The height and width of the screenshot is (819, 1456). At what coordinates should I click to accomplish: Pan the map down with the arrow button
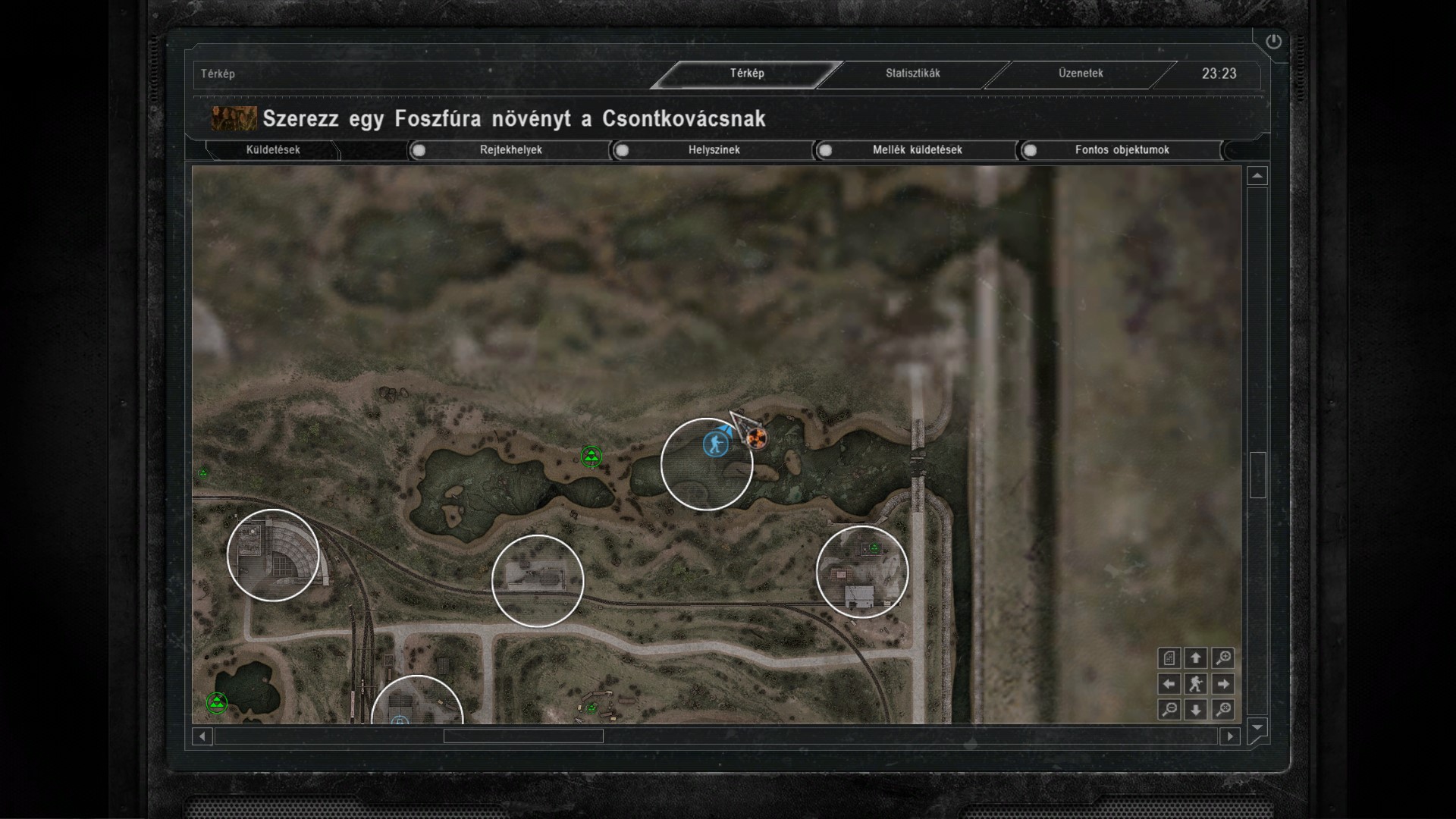(x=1196, y=710)
